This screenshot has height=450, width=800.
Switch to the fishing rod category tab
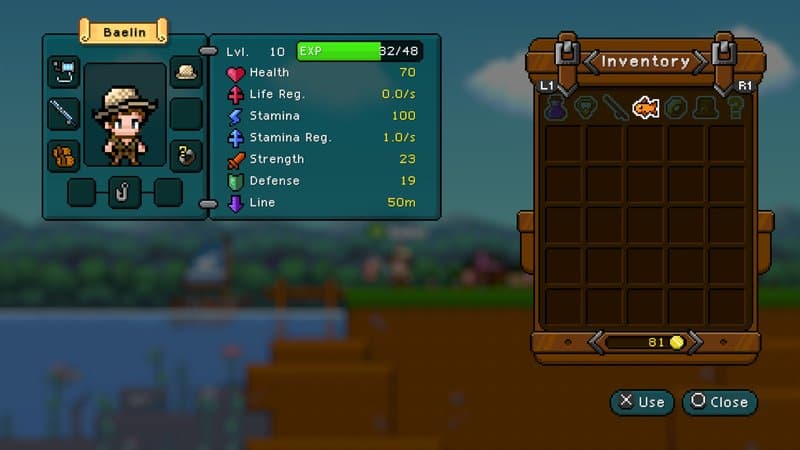click(616, 108)
